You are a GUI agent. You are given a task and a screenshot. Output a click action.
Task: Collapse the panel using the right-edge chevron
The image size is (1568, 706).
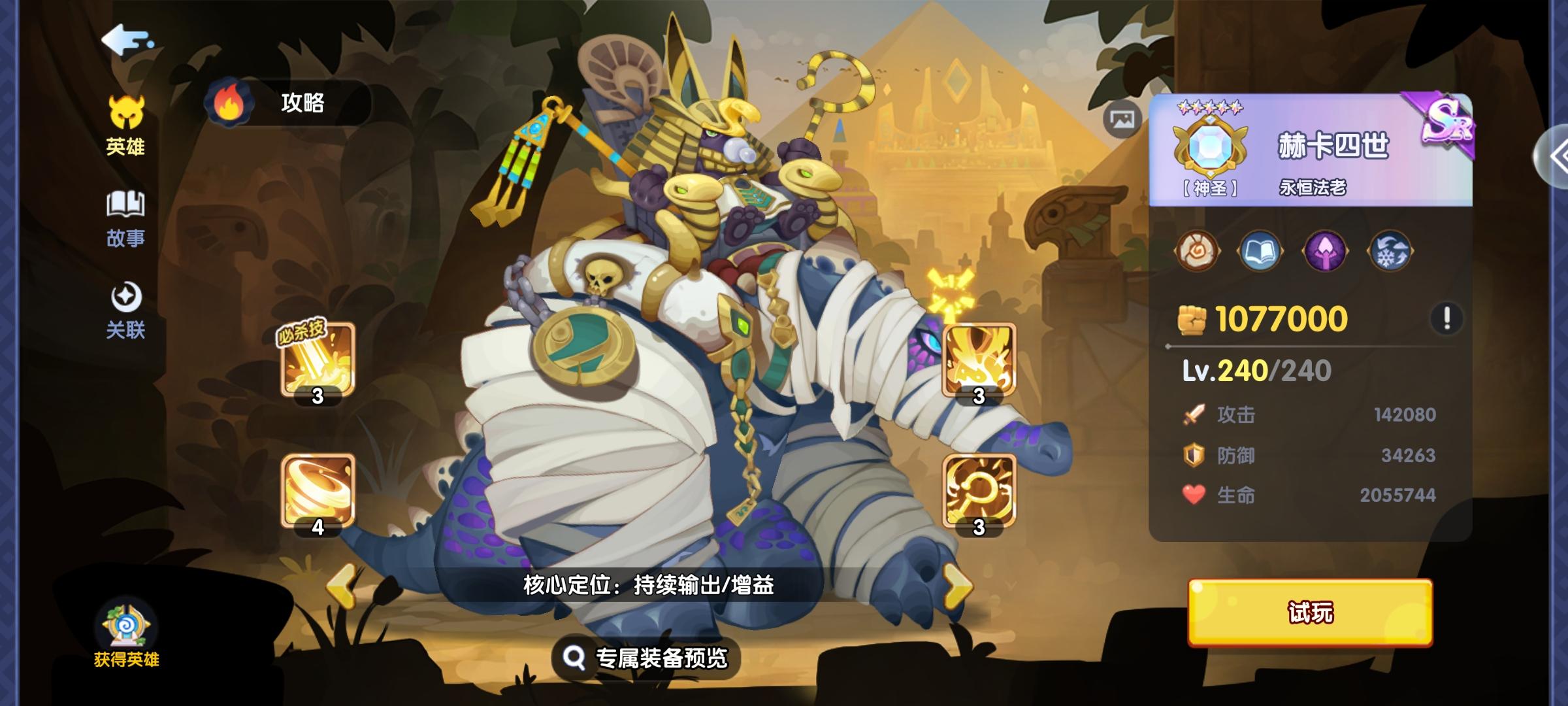(1560, 156)
